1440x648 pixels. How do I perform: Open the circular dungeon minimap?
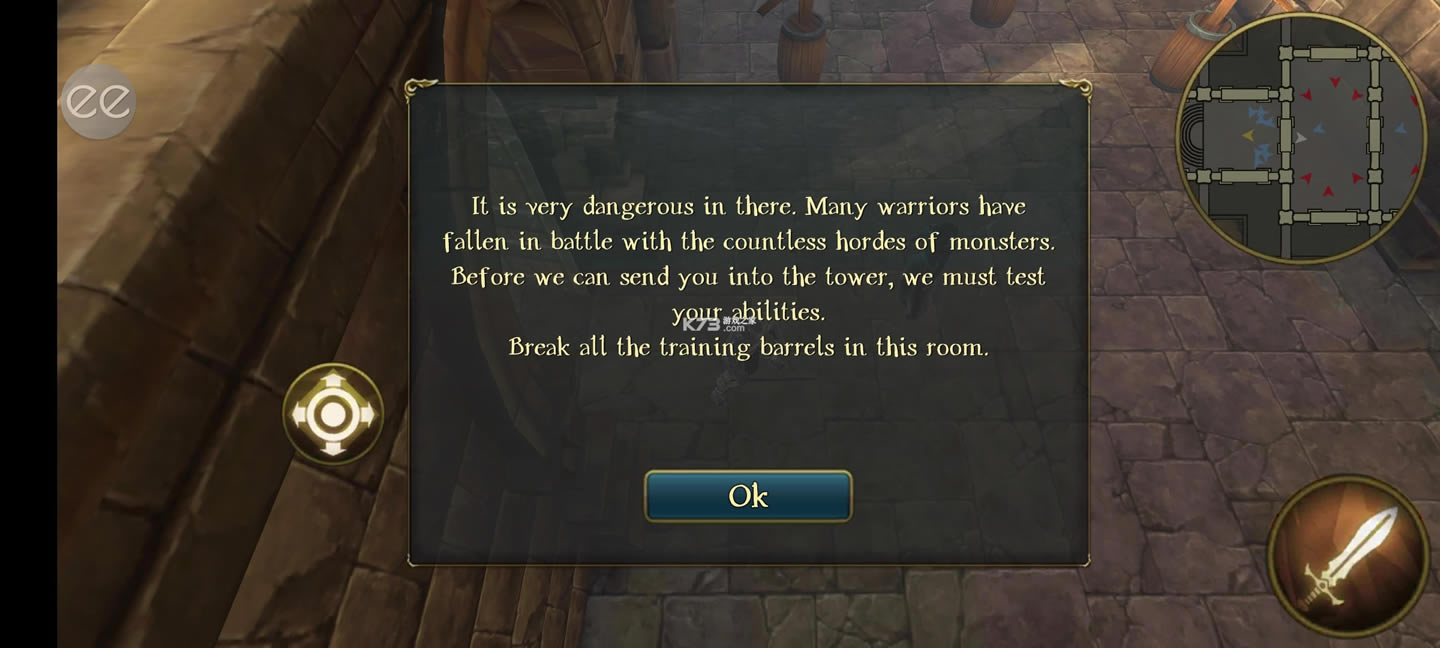(1301, 139)
